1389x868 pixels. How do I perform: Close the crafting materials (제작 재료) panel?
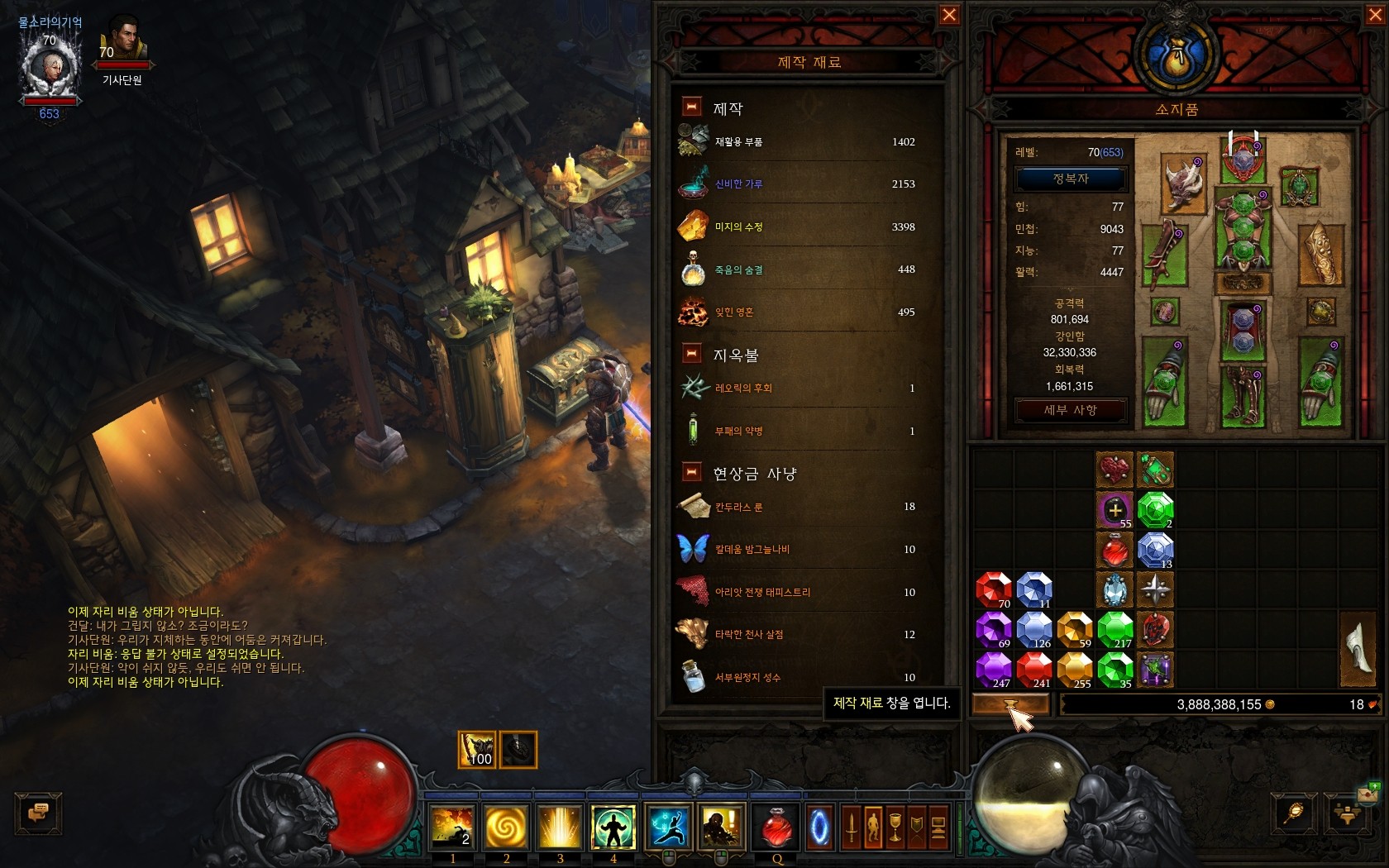point(949,15)
